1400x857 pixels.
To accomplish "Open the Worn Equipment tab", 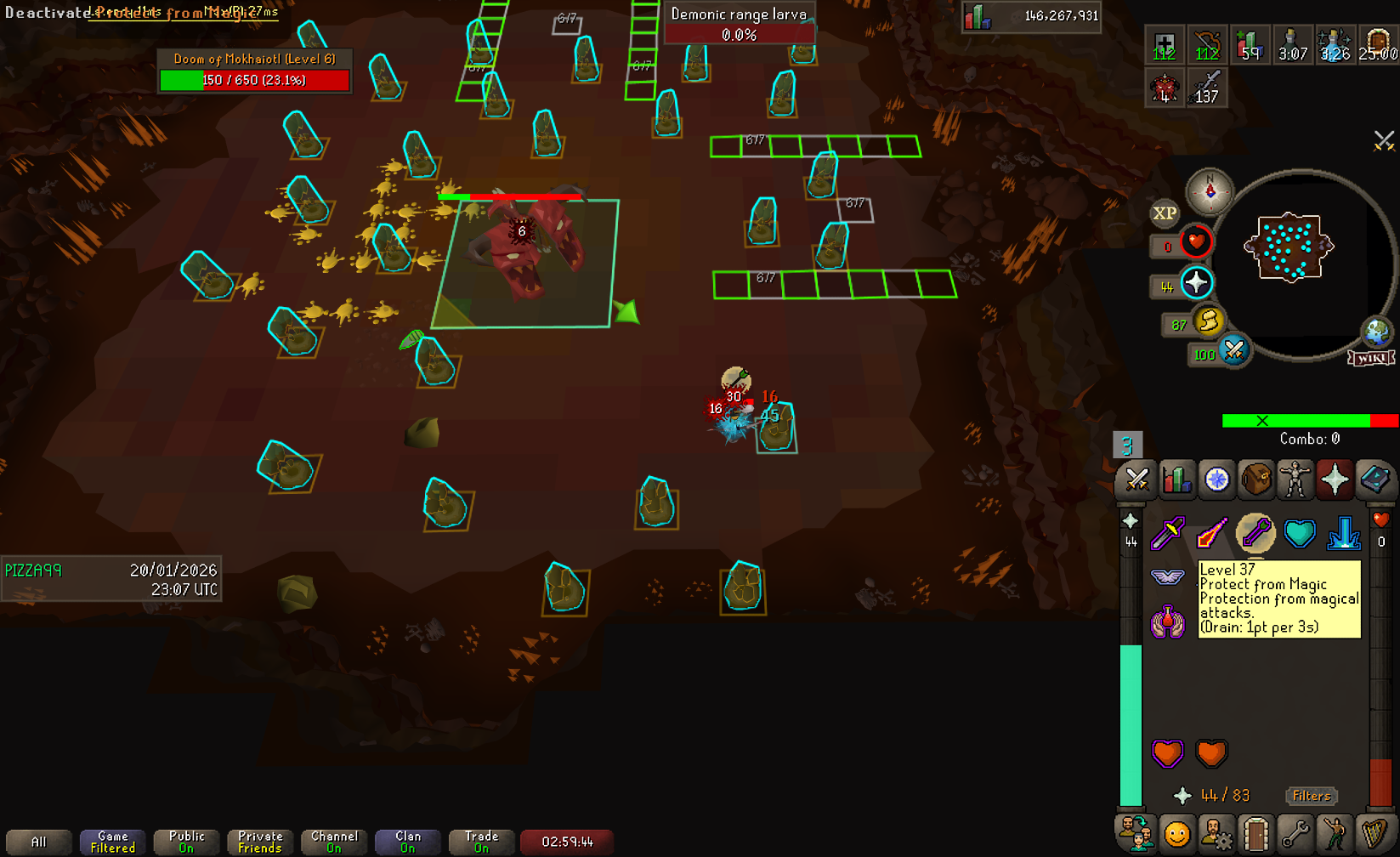I will pyautogui.click(x=1295, y=480).
